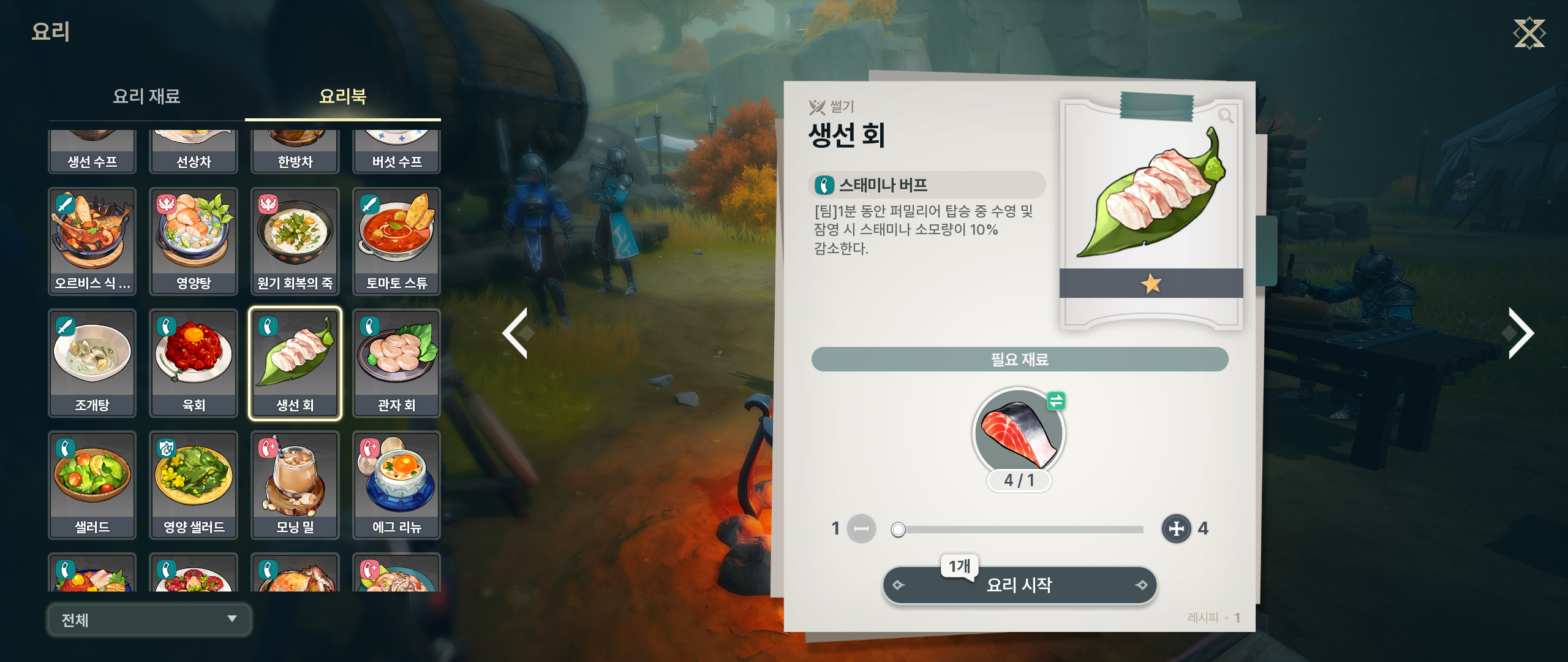1568x662 pixels.
Task: Decrease cooking quantity with minus button
Action: [861, 528]
